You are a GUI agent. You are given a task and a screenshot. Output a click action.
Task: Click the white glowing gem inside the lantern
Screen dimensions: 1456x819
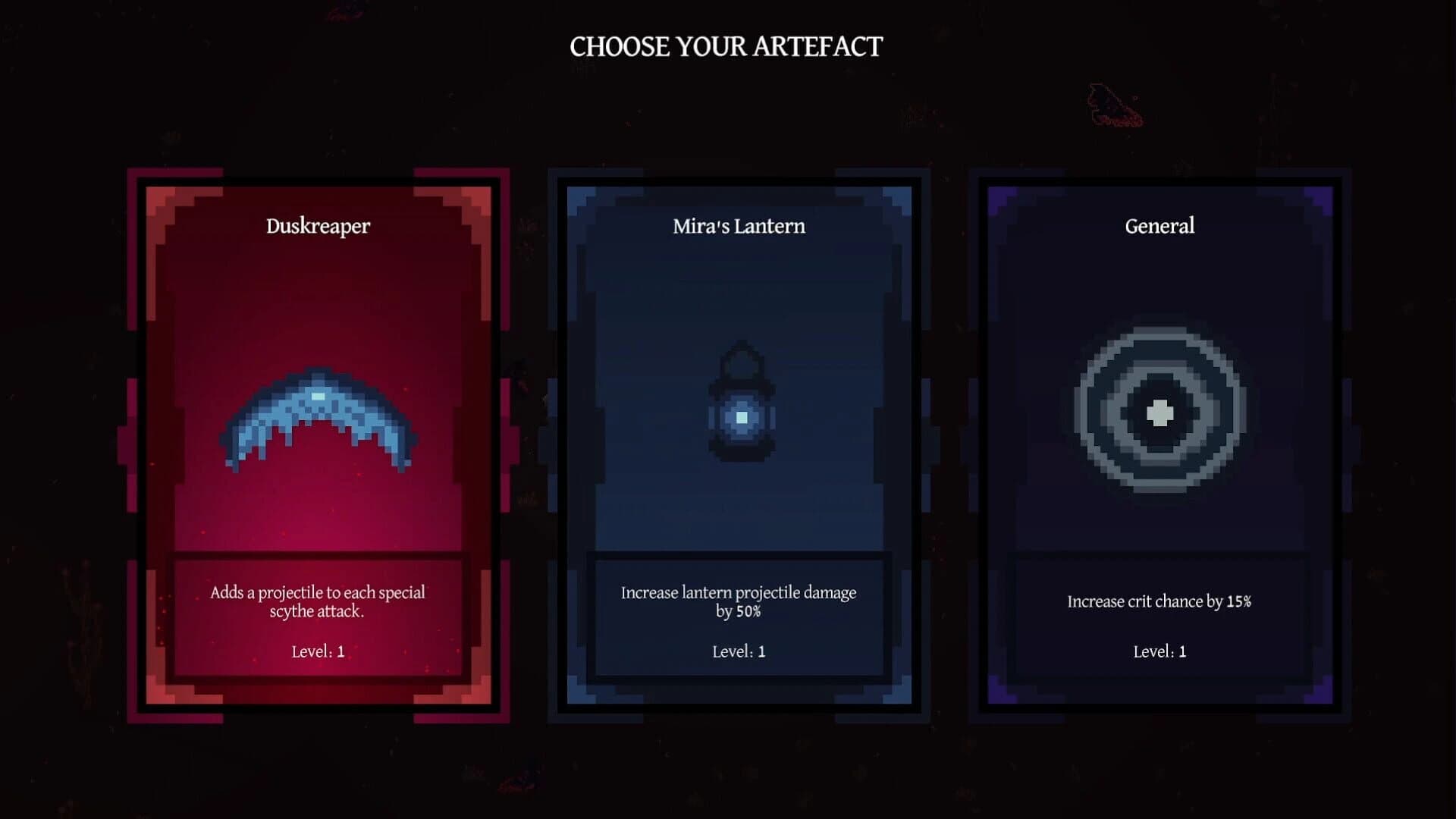pyautogui.click(x=739, y=417)
